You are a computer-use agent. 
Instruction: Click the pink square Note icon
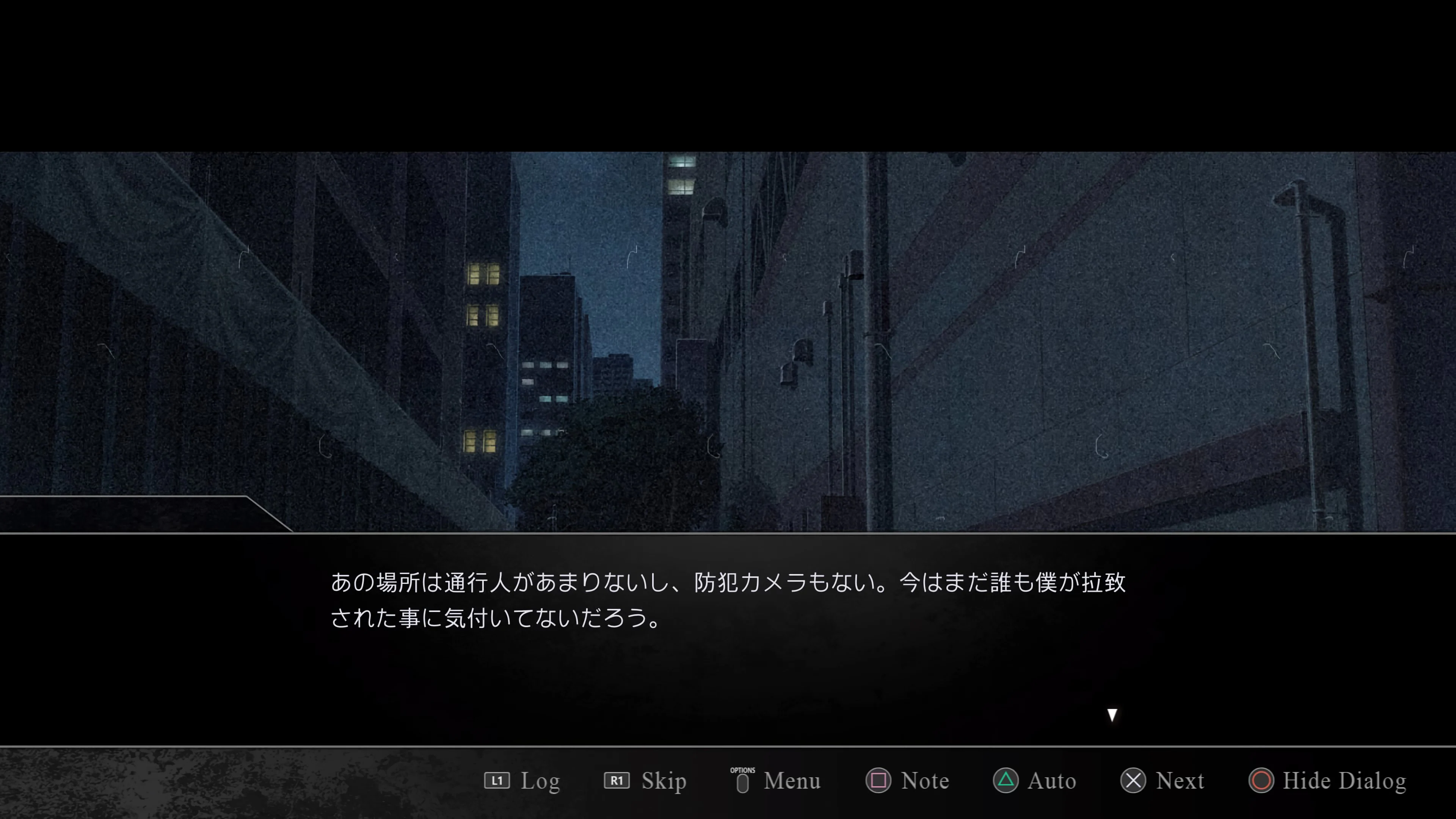click(880, 781)
